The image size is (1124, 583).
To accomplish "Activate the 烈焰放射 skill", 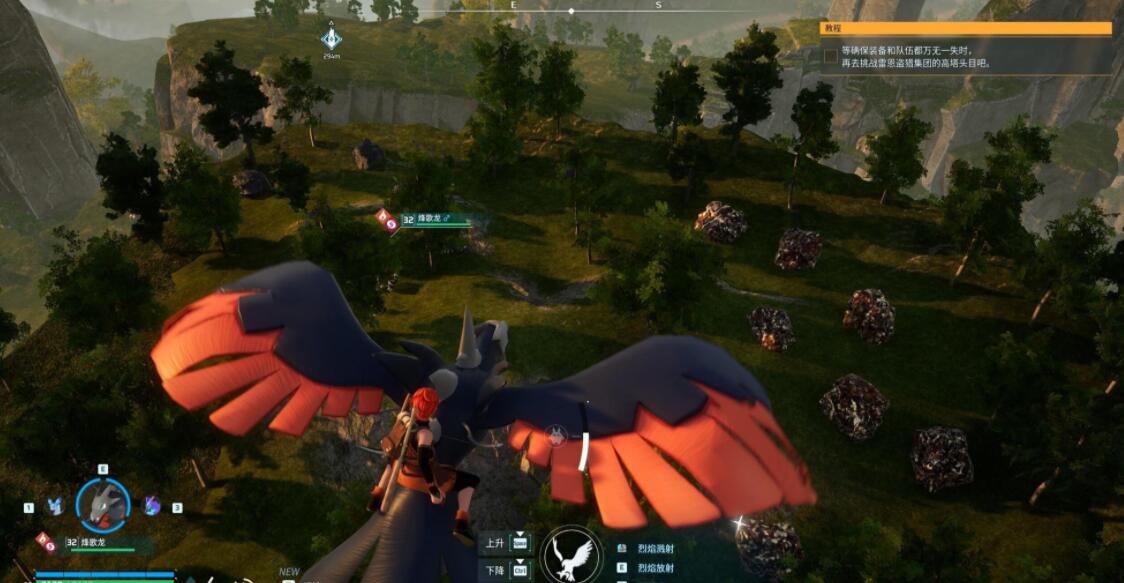I will [x=656, y=568].
